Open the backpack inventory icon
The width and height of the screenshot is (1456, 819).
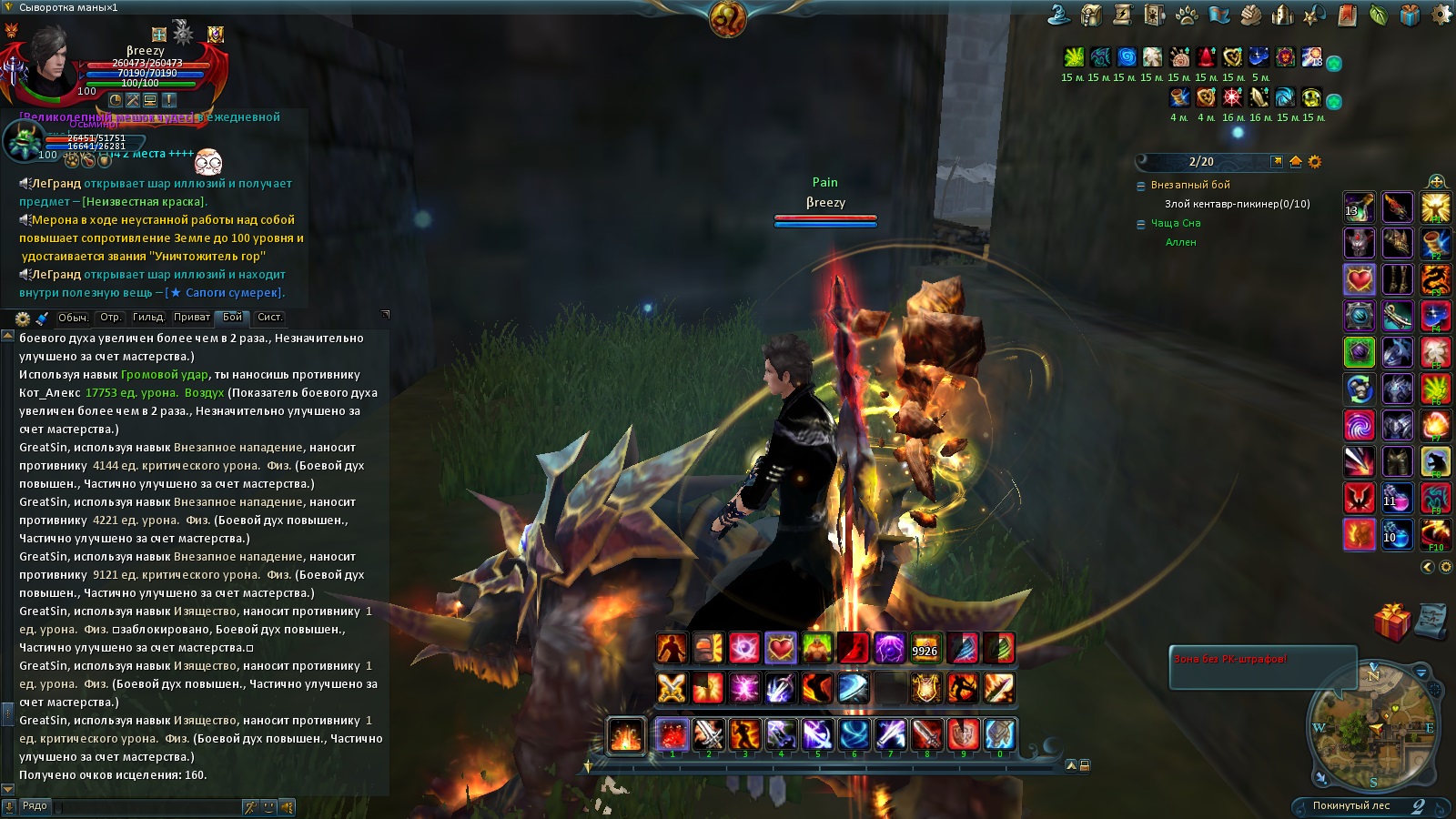pos(1091,15)
